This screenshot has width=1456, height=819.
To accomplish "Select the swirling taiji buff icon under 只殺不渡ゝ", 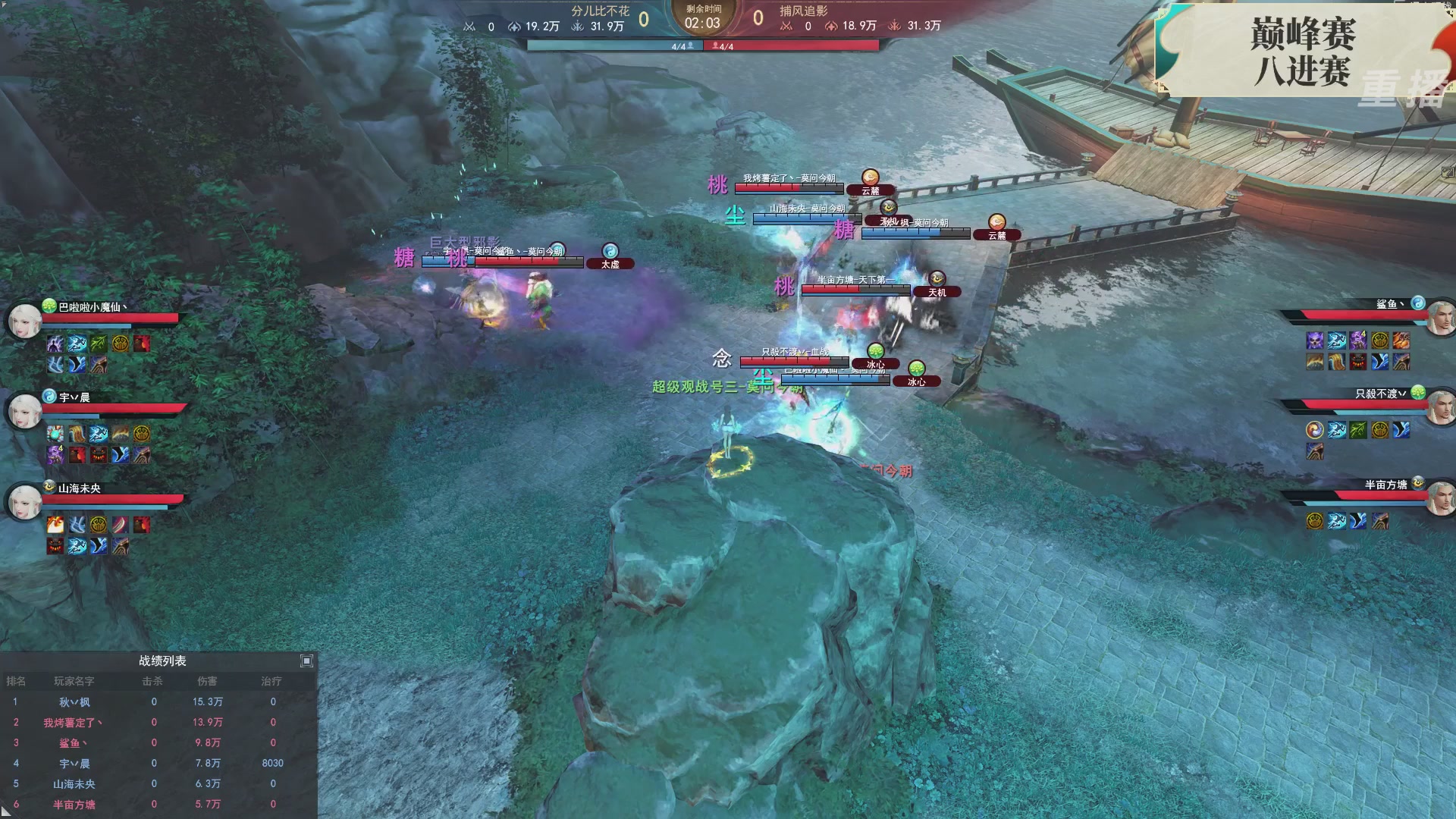I will click(1315, 430).
